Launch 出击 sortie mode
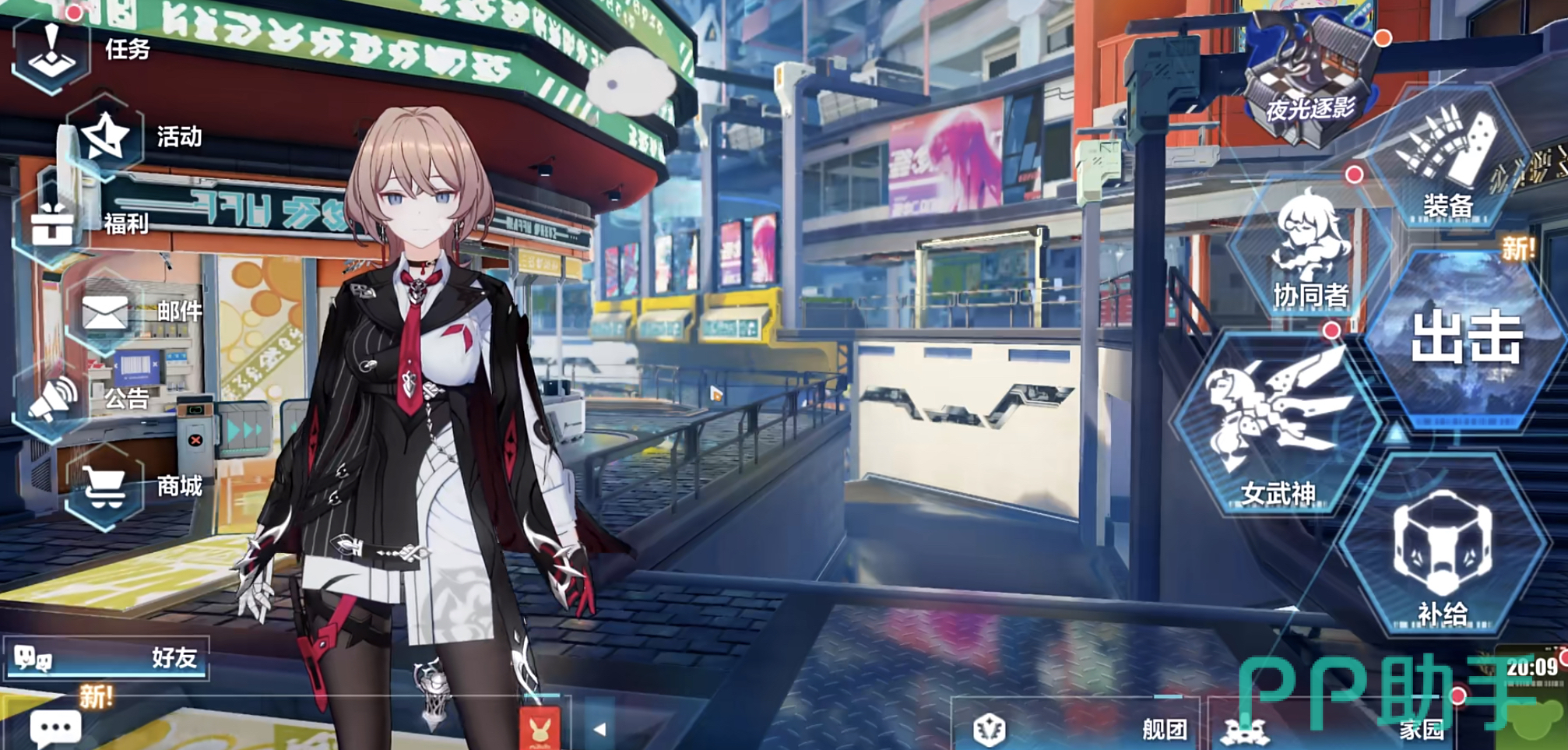 [x=1467, y=339]
